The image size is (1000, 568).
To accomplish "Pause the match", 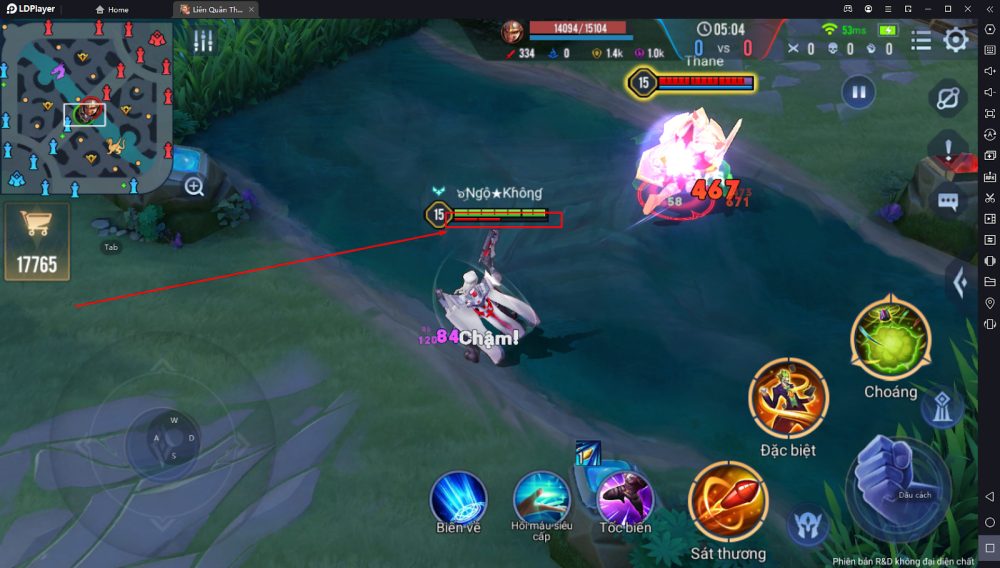I will [857, 93].
